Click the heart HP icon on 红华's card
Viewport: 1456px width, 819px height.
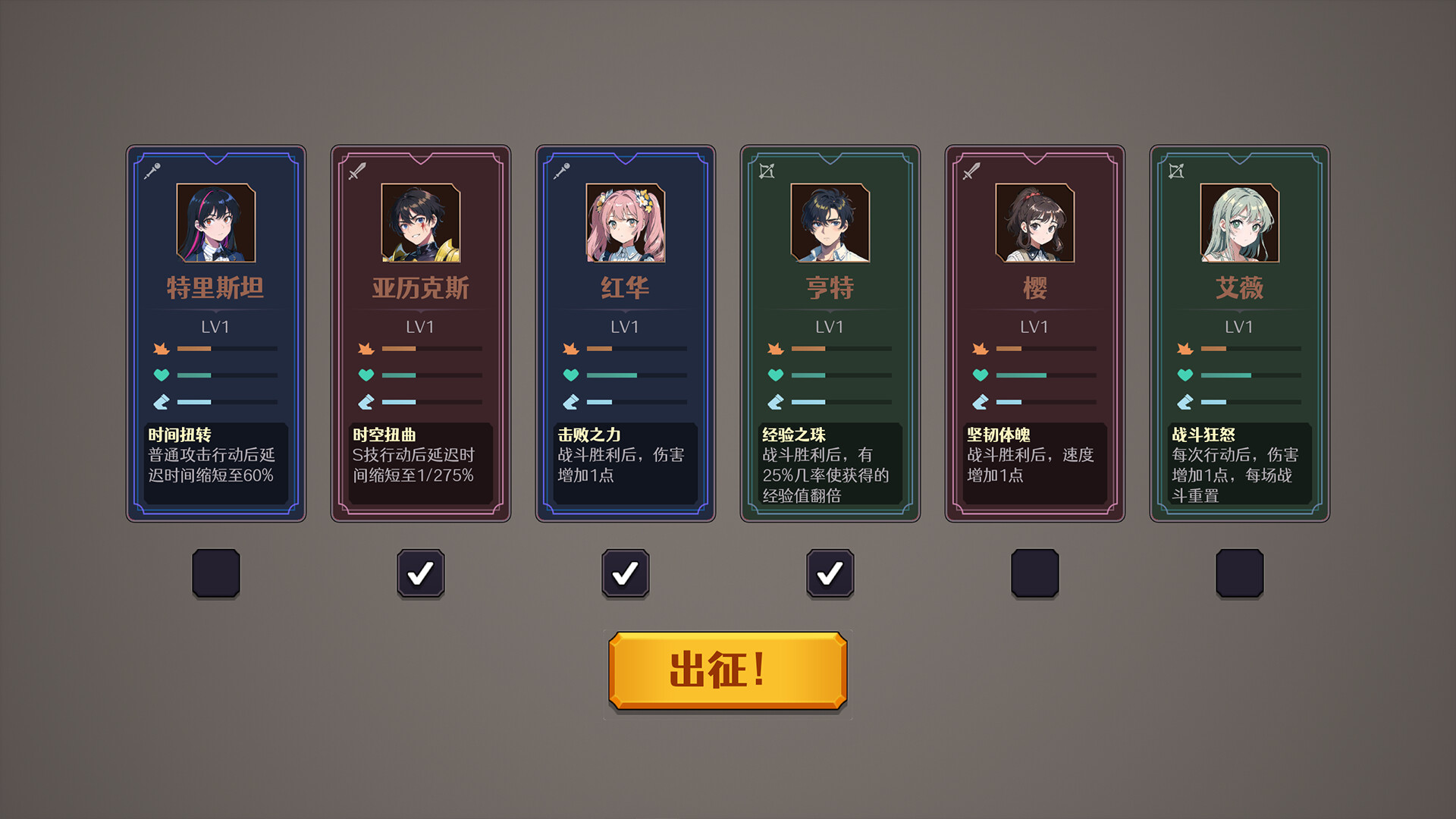pos(570,375)
